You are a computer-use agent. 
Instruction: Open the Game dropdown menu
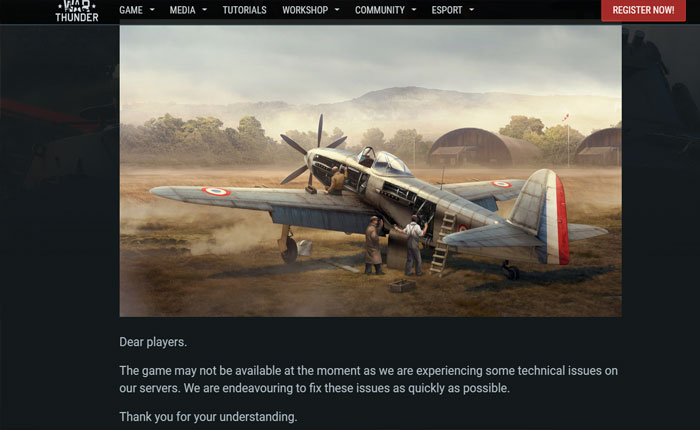[136, 10]
